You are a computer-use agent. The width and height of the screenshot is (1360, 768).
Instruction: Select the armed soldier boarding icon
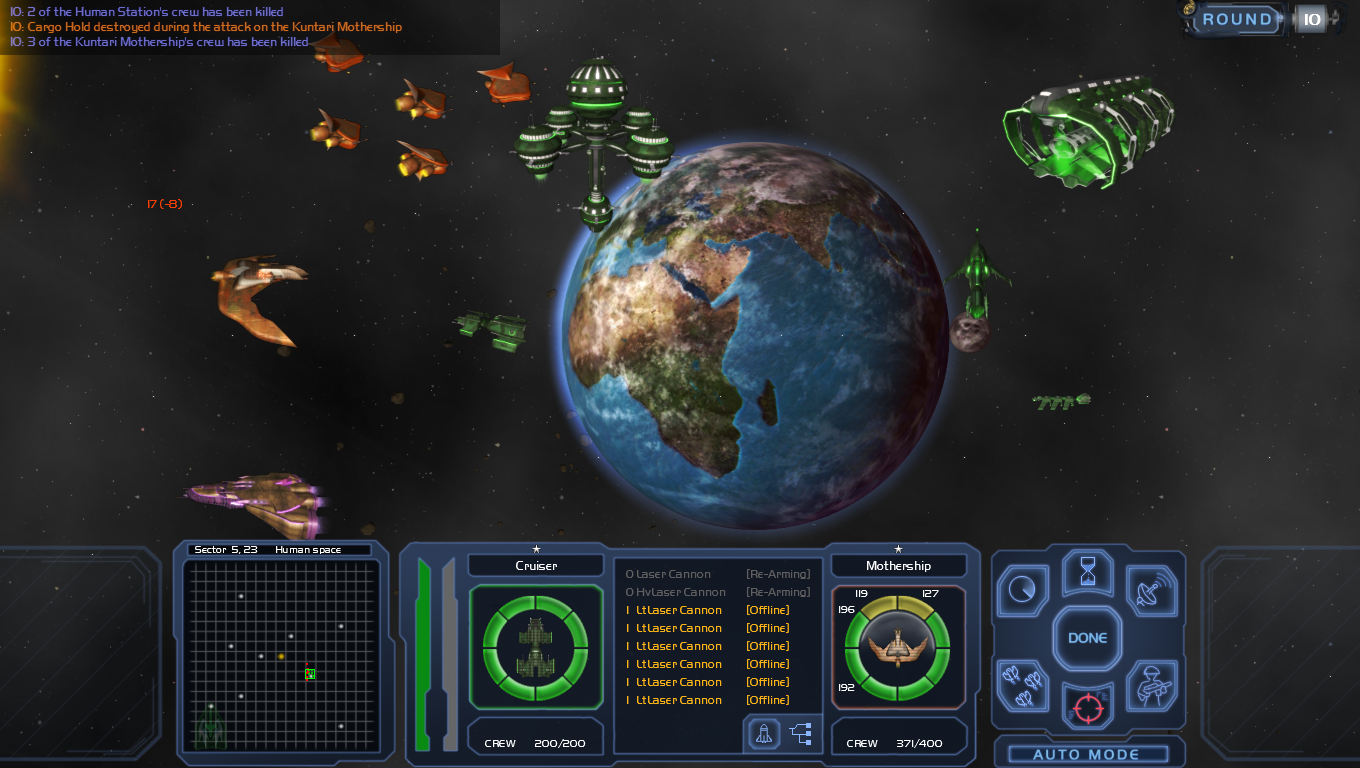1152,686
